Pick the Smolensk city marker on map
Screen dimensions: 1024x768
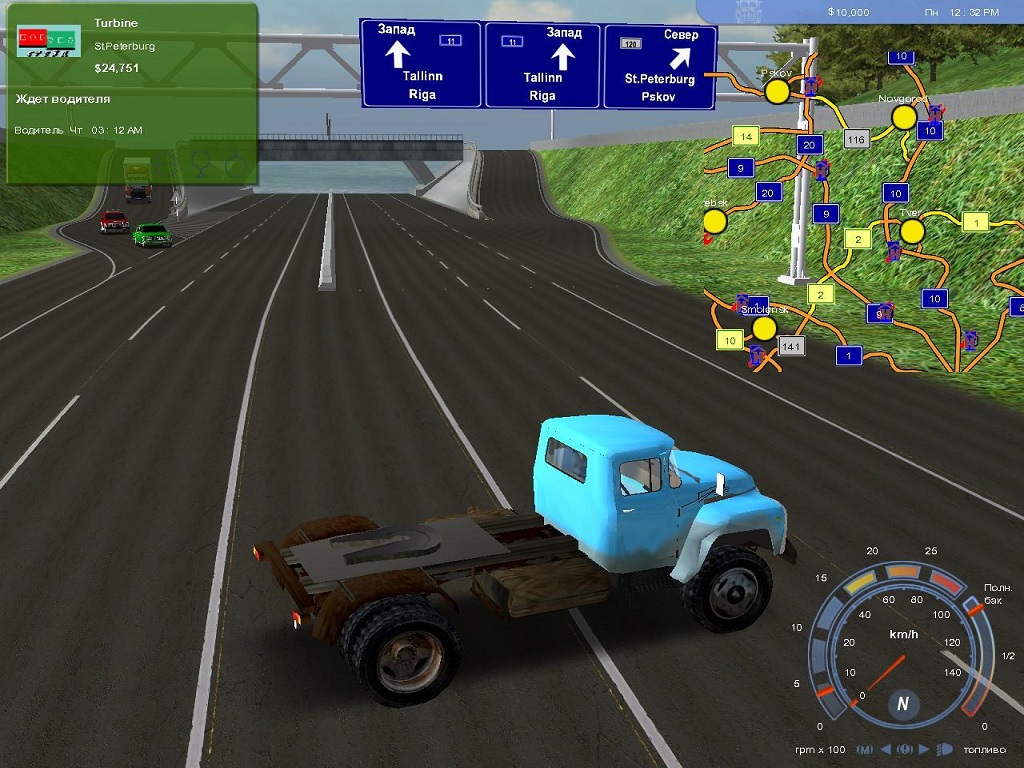tap(765, 328)
